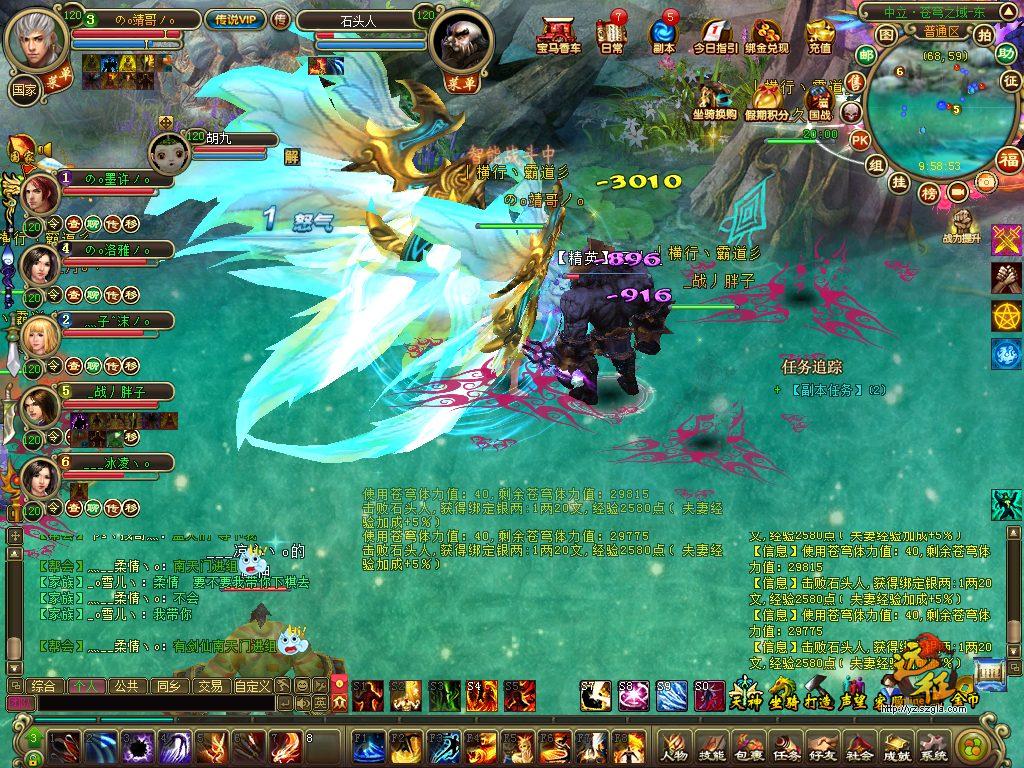Open the 福 welfare button beside minimap
Viewport: 1024px width, 768px height.
1008,159
